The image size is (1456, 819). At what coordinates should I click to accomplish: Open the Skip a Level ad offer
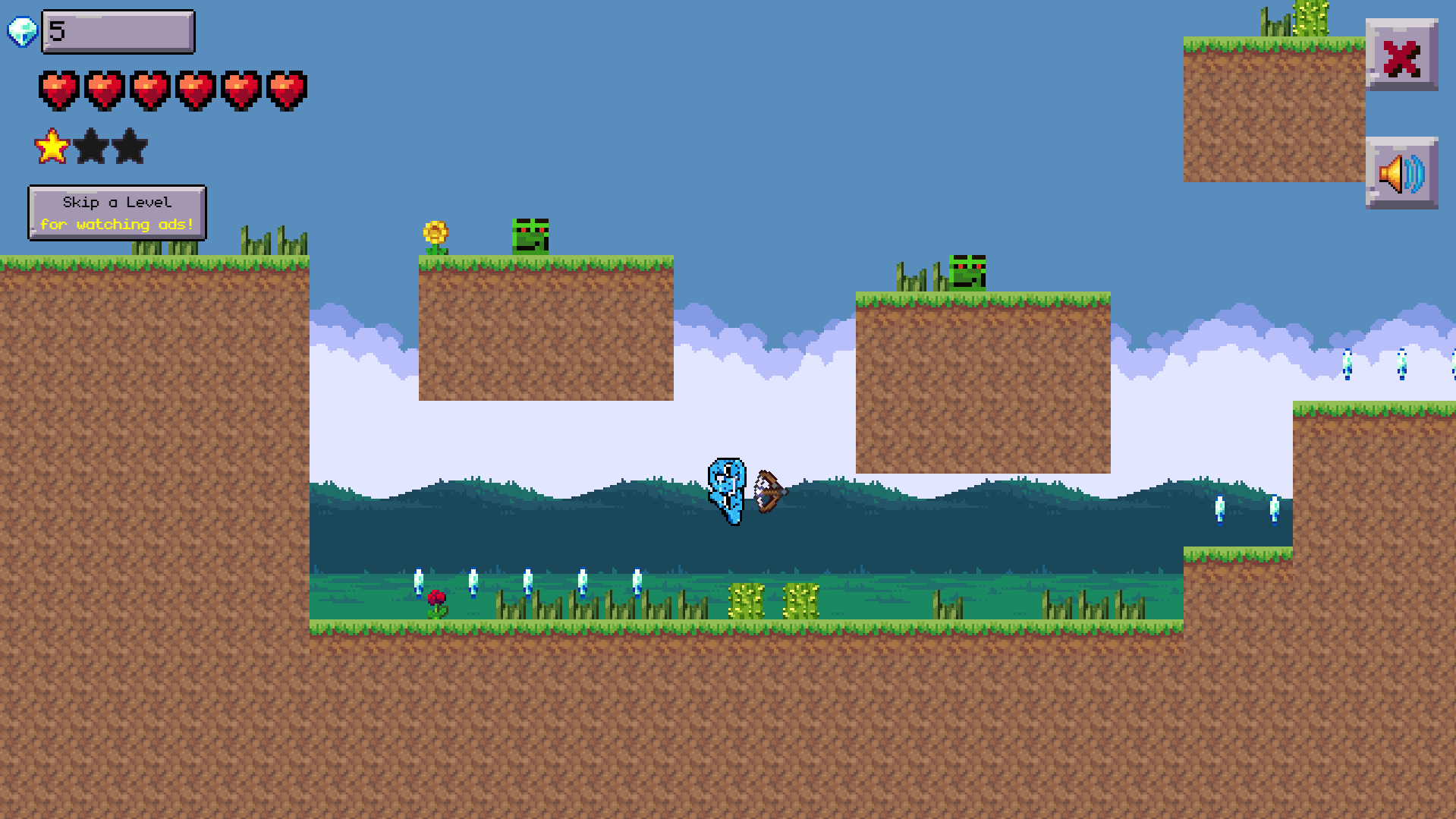click(x=117, y=213)
